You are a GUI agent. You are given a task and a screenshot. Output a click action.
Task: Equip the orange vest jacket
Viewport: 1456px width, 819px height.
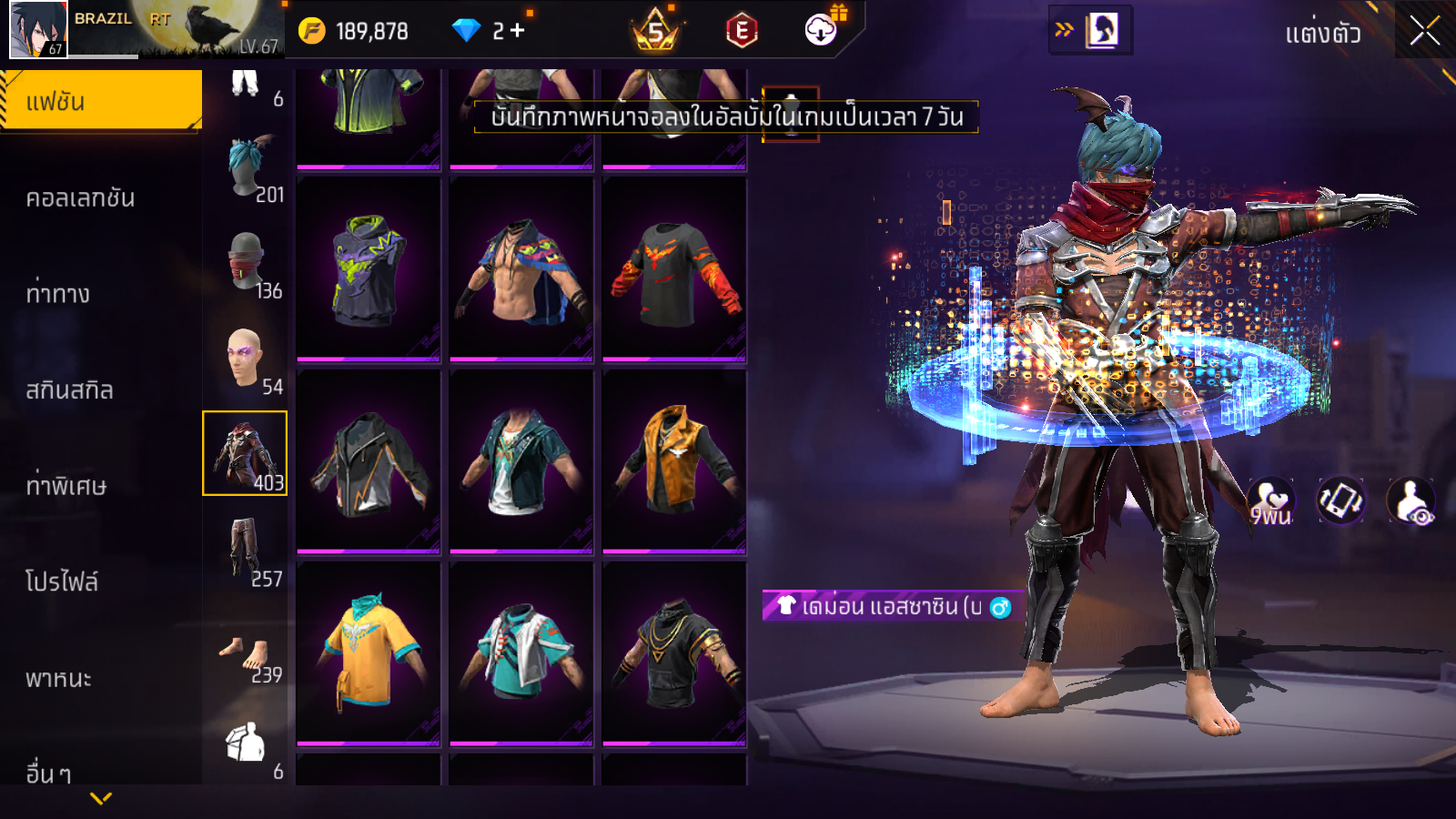[673, 460]
